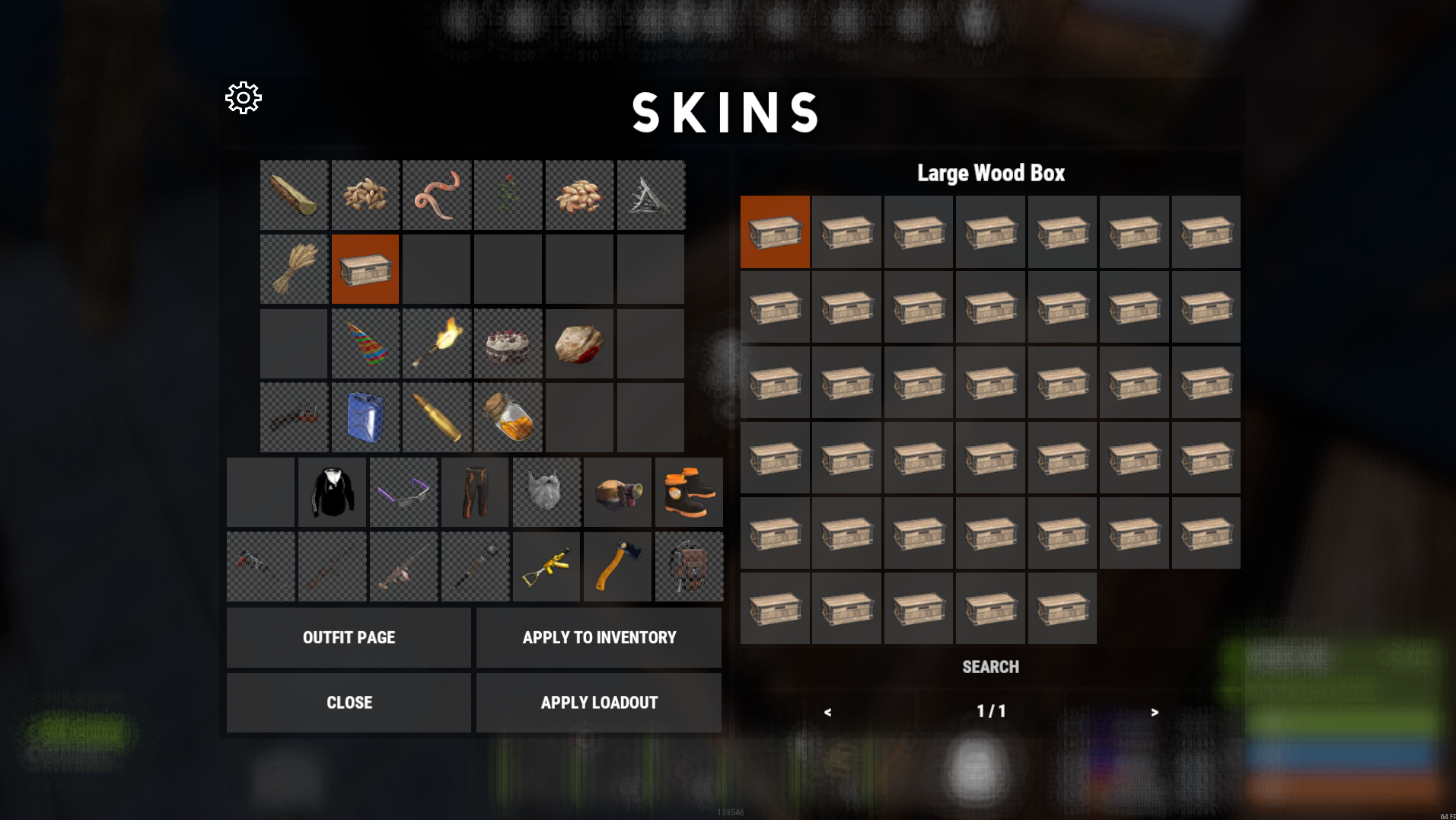Select the wood log inventory slot
Viewport: 1456px width, 820px height.
[294, 195]
